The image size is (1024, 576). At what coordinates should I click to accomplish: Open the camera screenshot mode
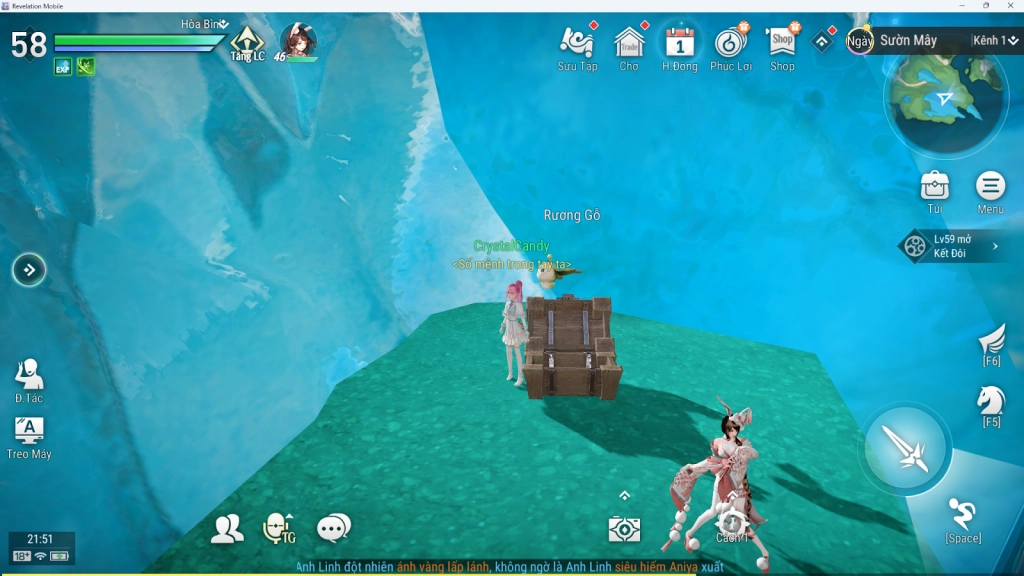coord(624,529)
